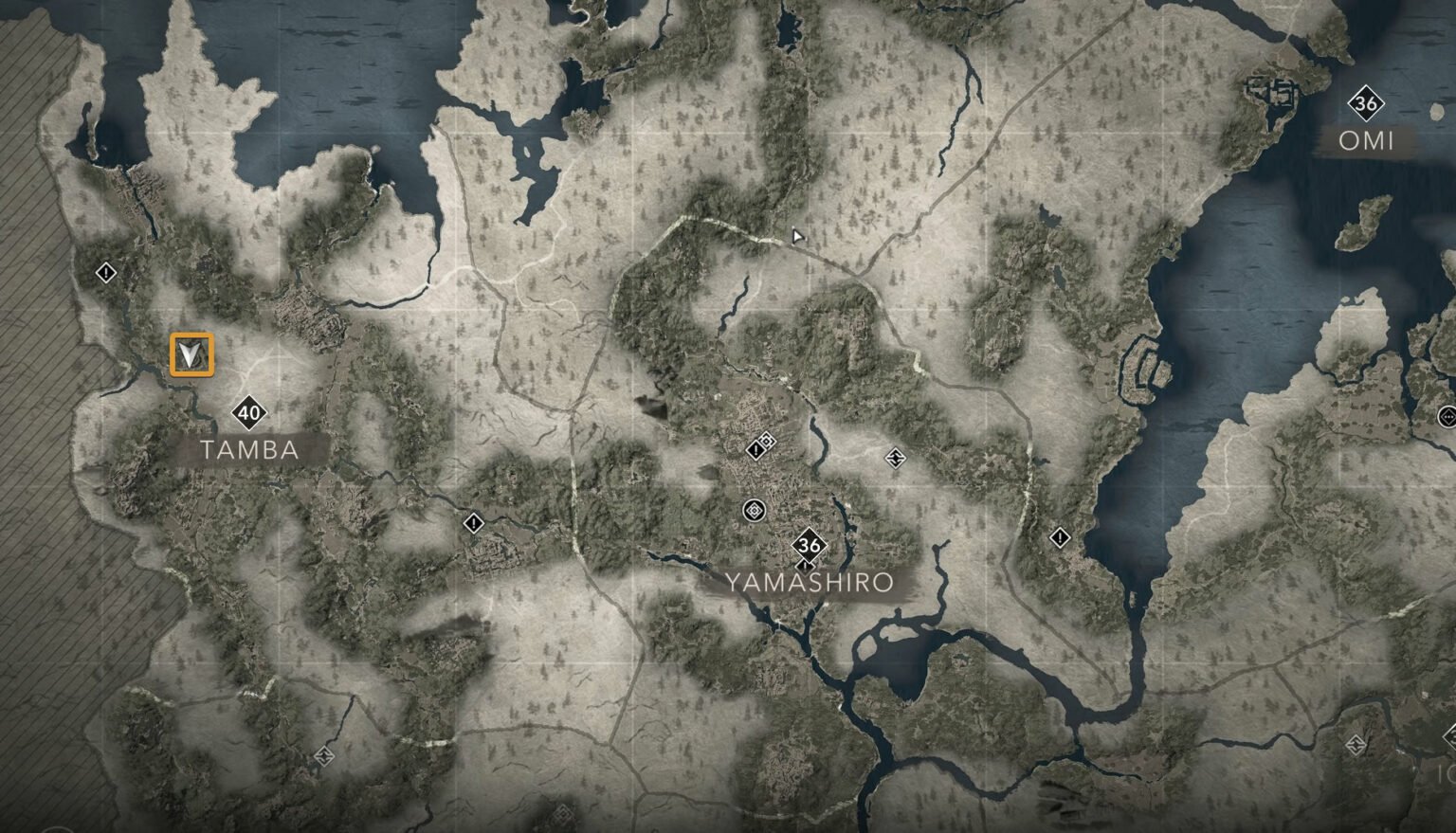This screenshot has width=1456, height=833.
Task: Select the YAMASHIRO region label
Action: click(810, 583)
